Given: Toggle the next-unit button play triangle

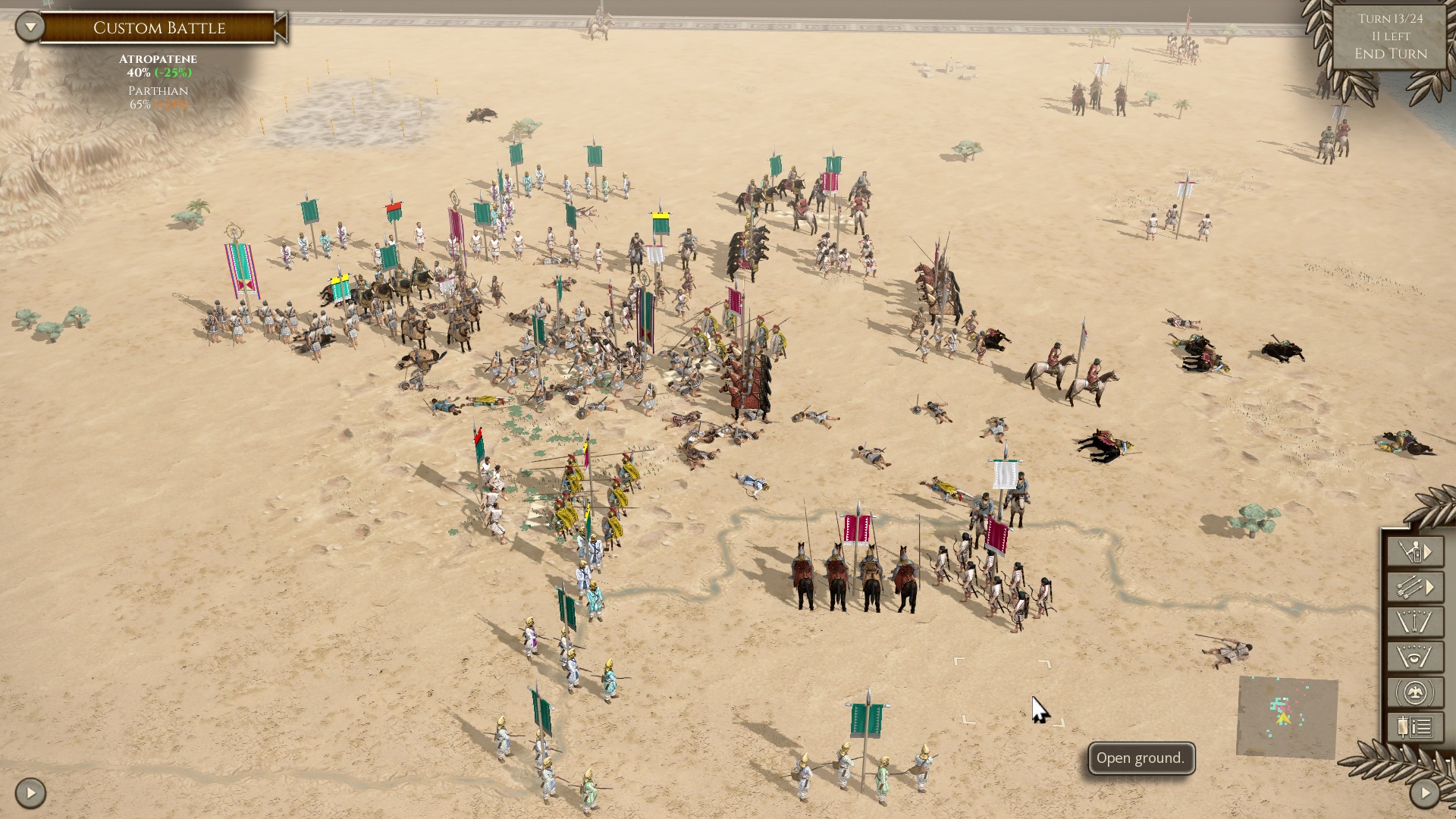Looking at the screenshot, I should 1429,551.
